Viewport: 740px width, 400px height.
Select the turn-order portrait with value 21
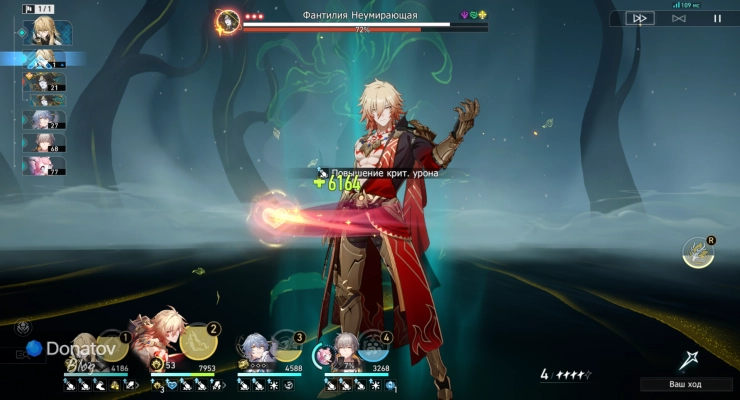click(x=44, y=83)
